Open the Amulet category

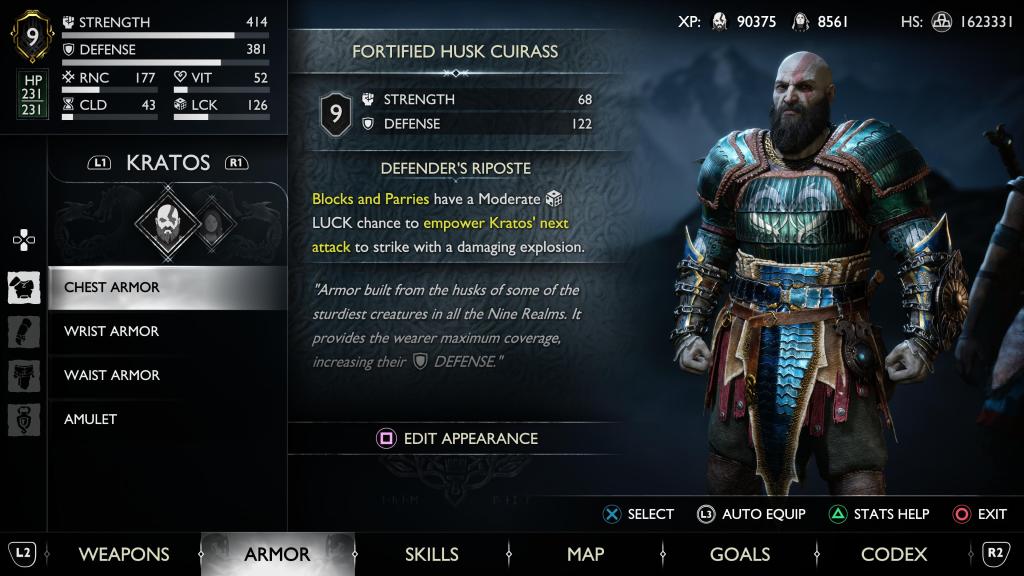[91, 419]
